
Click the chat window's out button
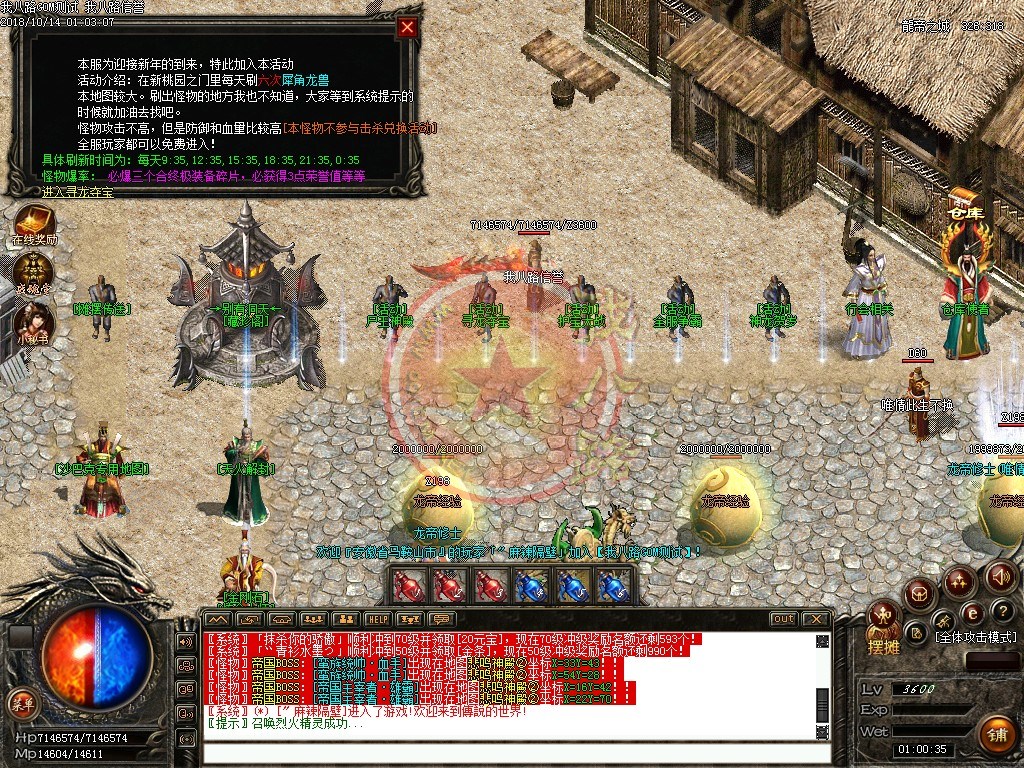(784, 619)
